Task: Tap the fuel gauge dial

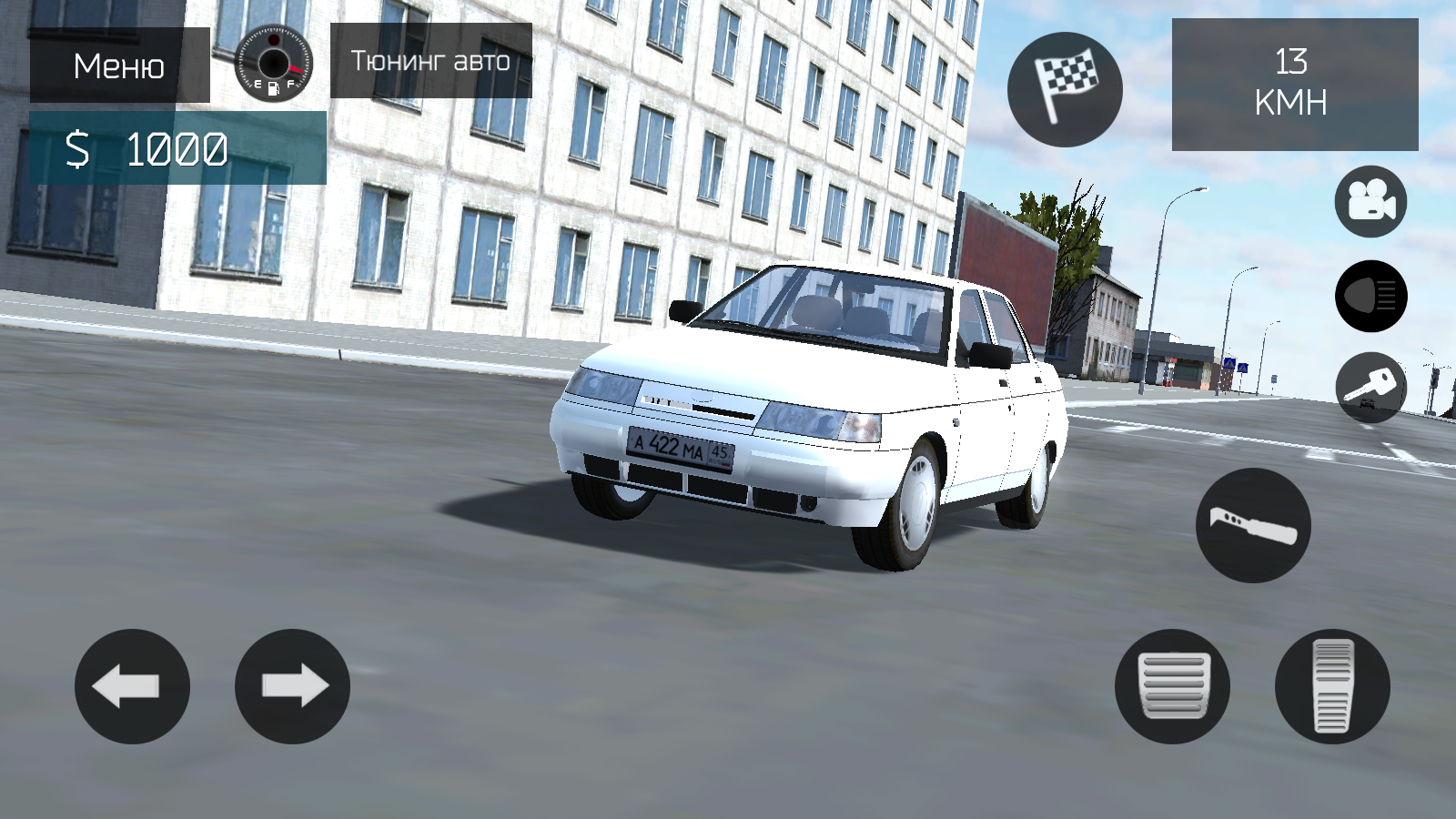Action: 271,64
